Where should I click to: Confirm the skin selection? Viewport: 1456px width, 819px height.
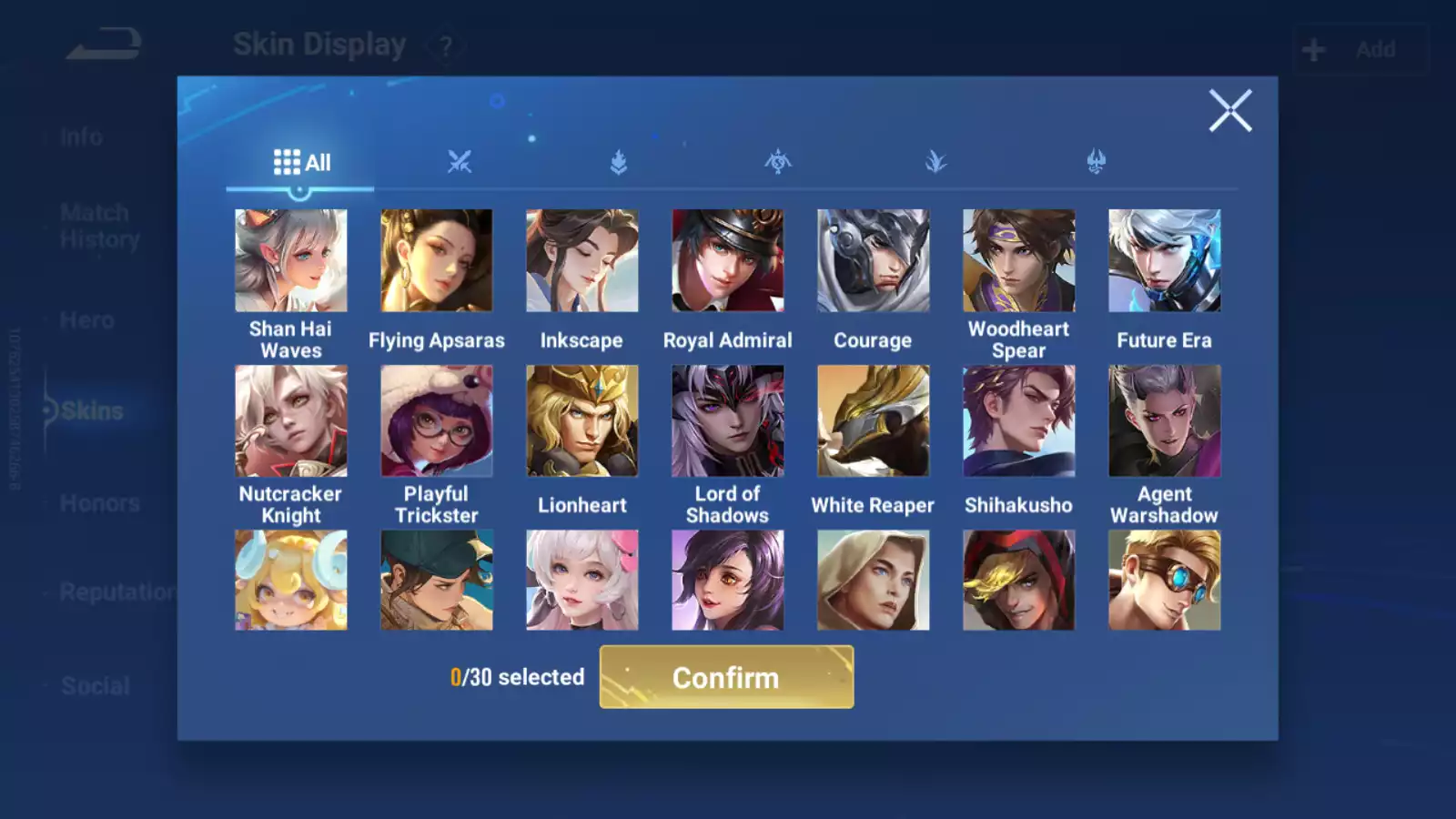coord(726,677)
